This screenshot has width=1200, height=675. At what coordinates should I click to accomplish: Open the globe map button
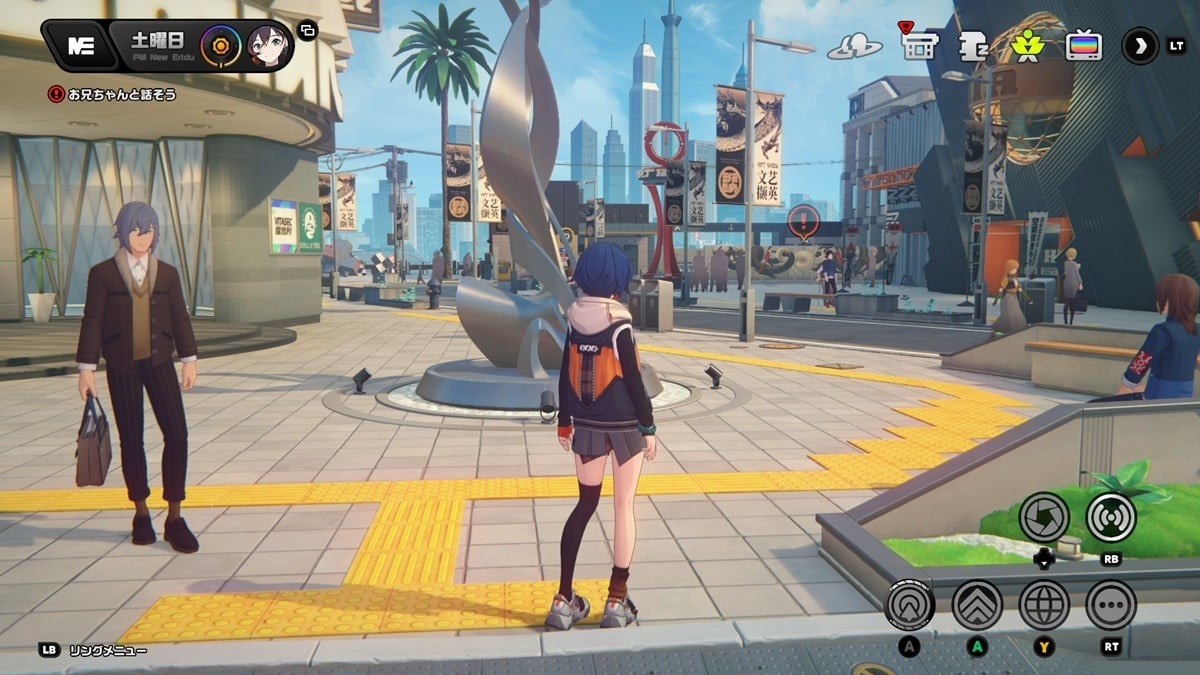pos(1044,604)
